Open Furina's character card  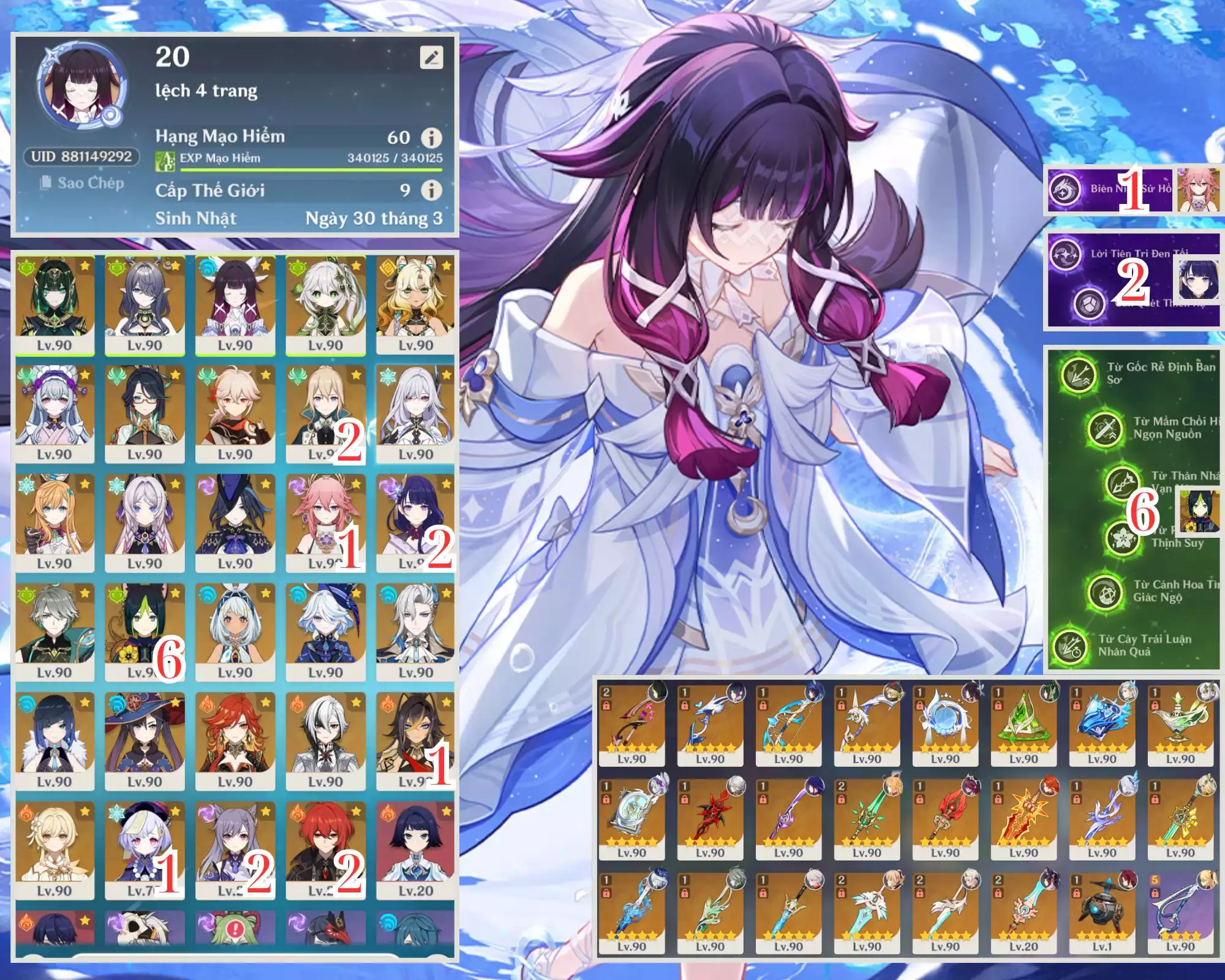325,631
